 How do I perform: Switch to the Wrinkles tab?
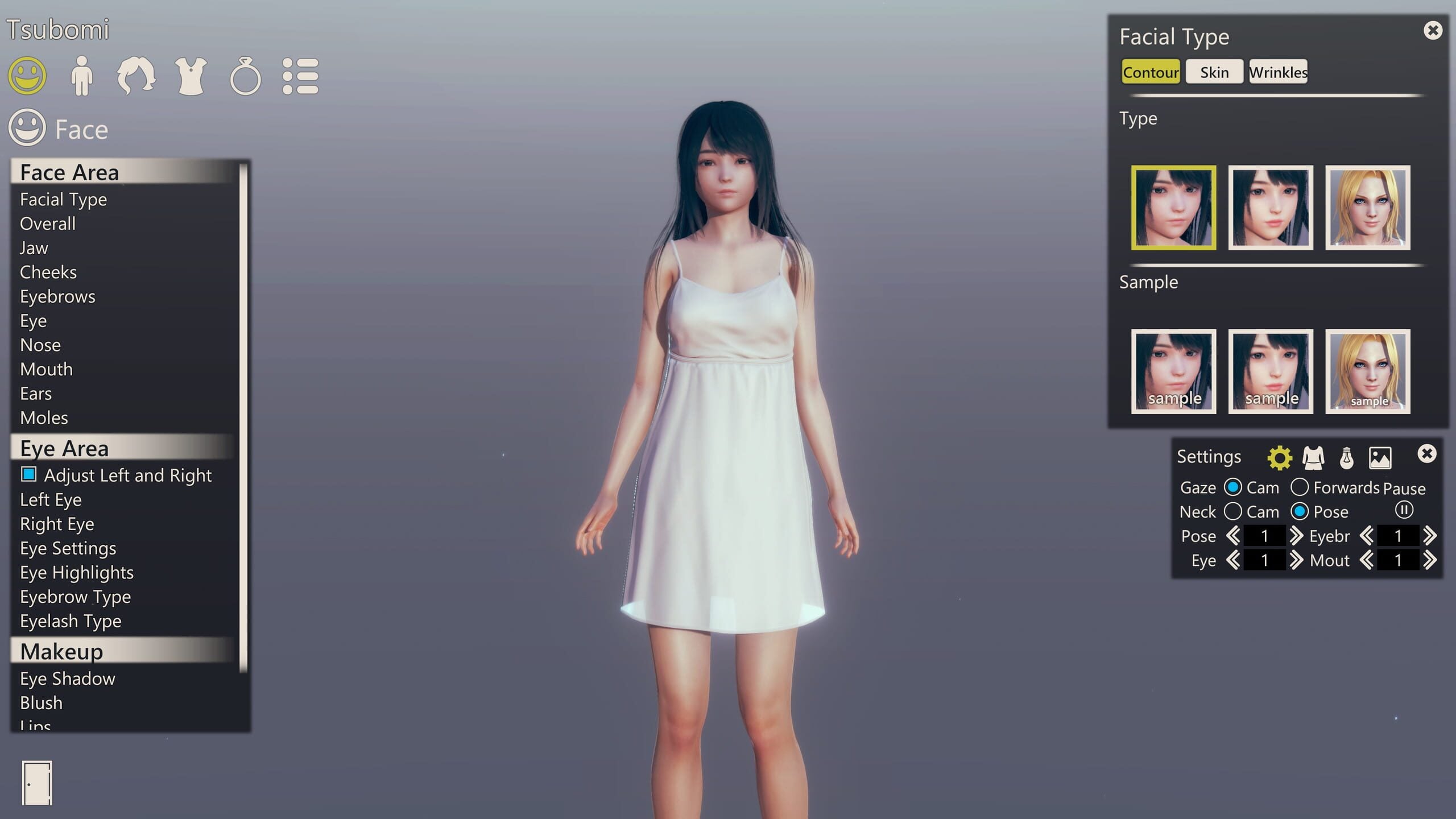(x=1278, y=72)
